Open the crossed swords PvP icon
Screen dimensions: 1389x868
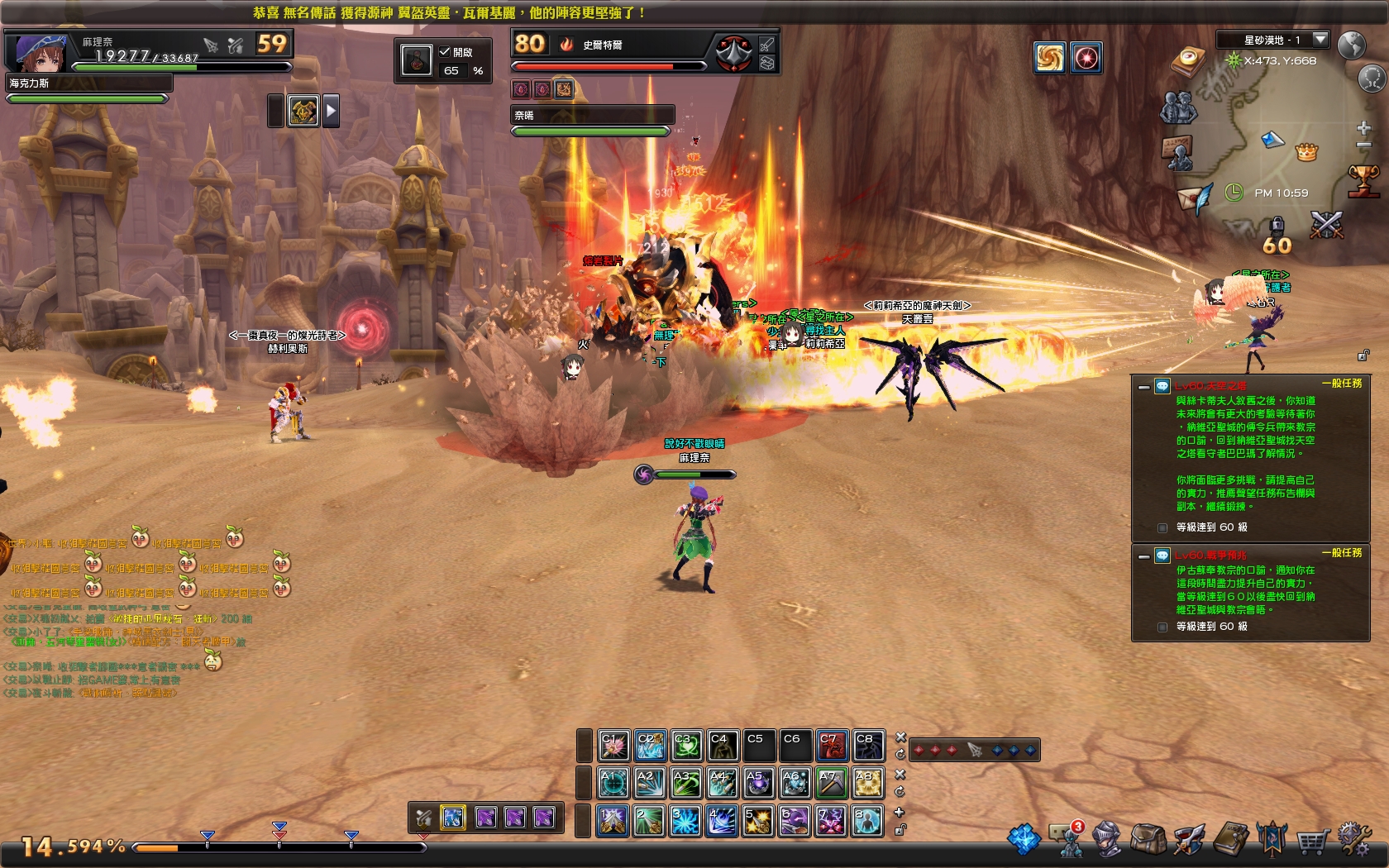[1326, 224]
